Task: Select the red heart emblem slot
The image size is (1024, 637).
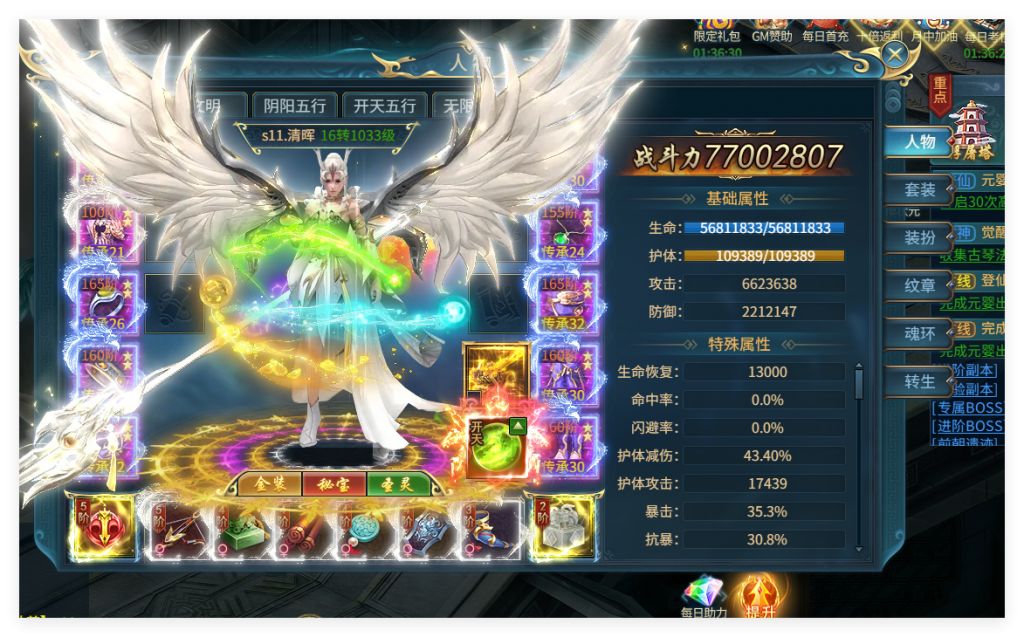Action: (103, 527)
